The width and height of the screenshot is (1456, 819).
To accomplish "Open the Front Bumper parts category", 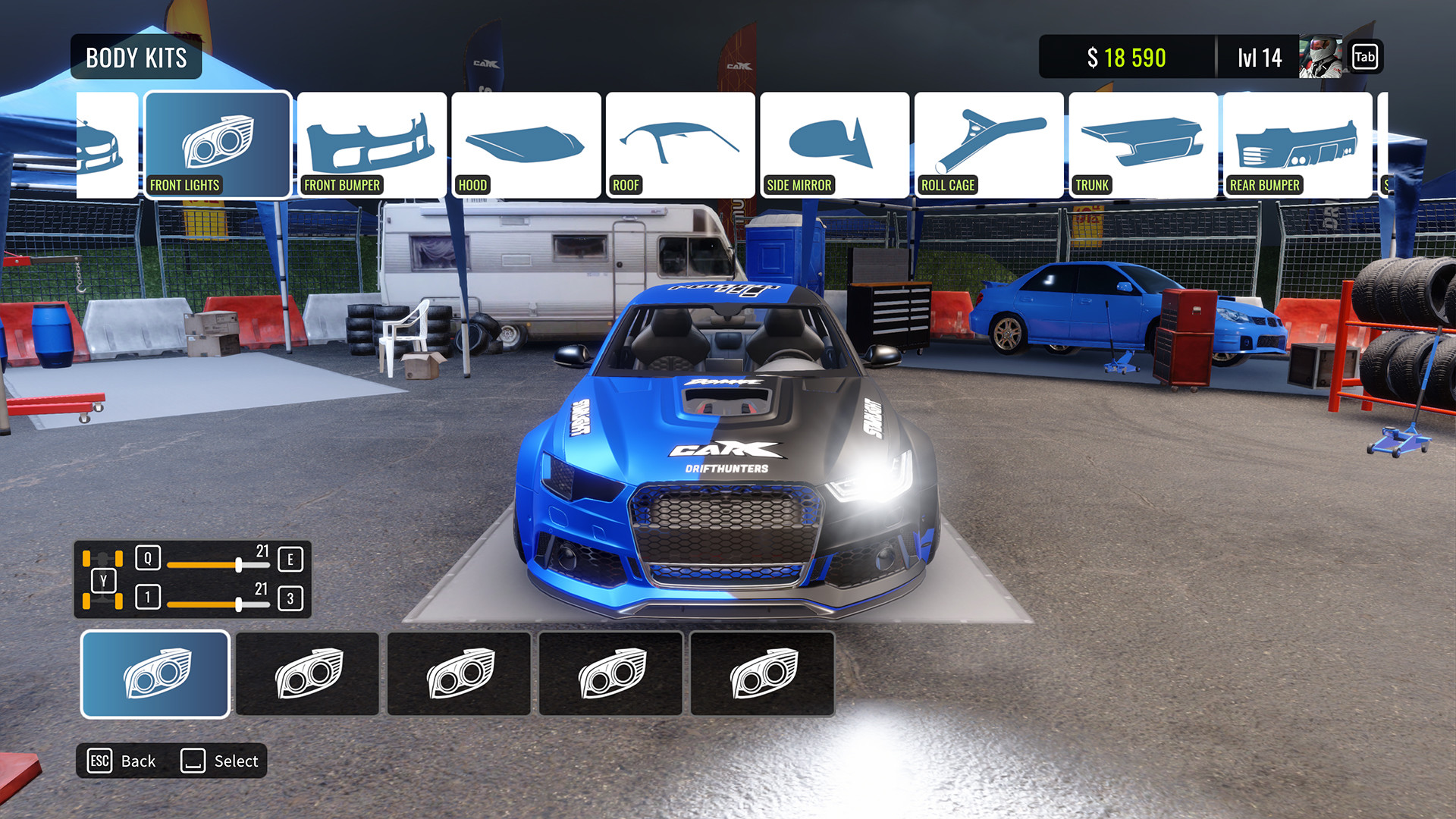I will tap(372, 144).
